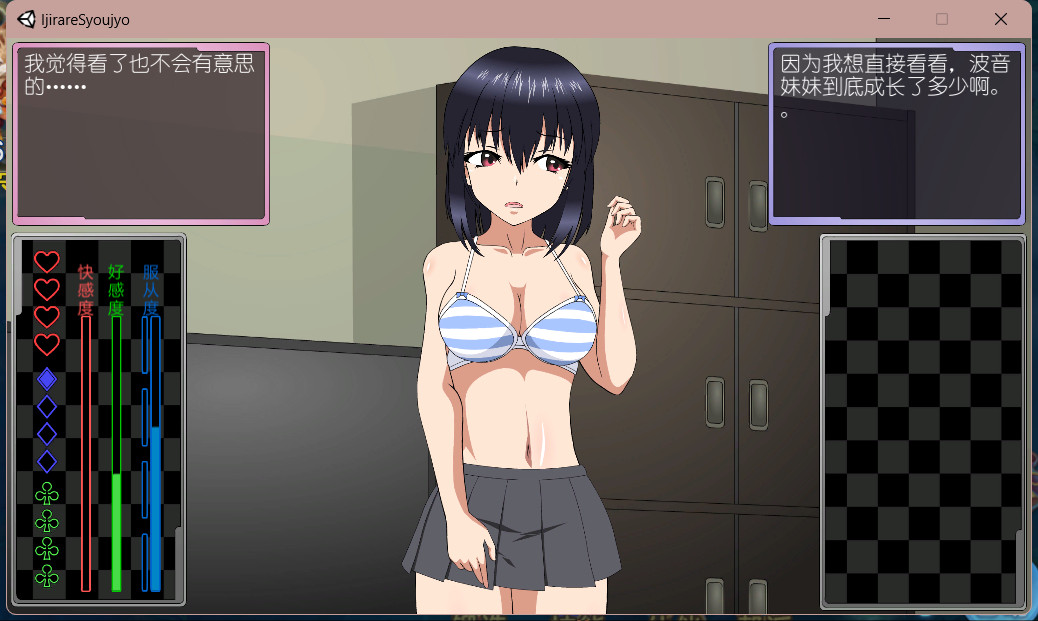
Task: Minimize the game window
Action: pos(883,19)
